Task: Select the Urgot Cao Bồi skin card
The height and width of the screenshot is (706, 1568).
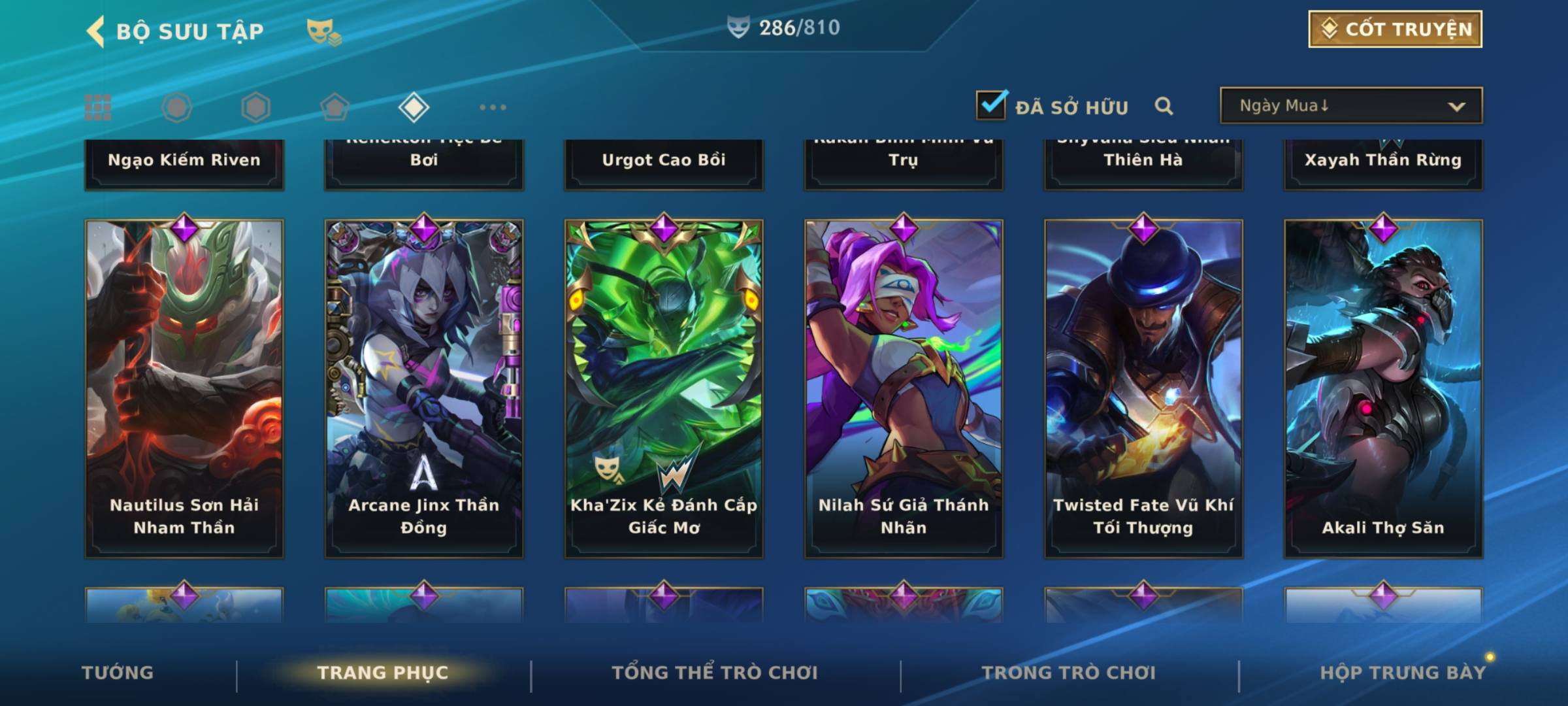Action: click(664, 163)
